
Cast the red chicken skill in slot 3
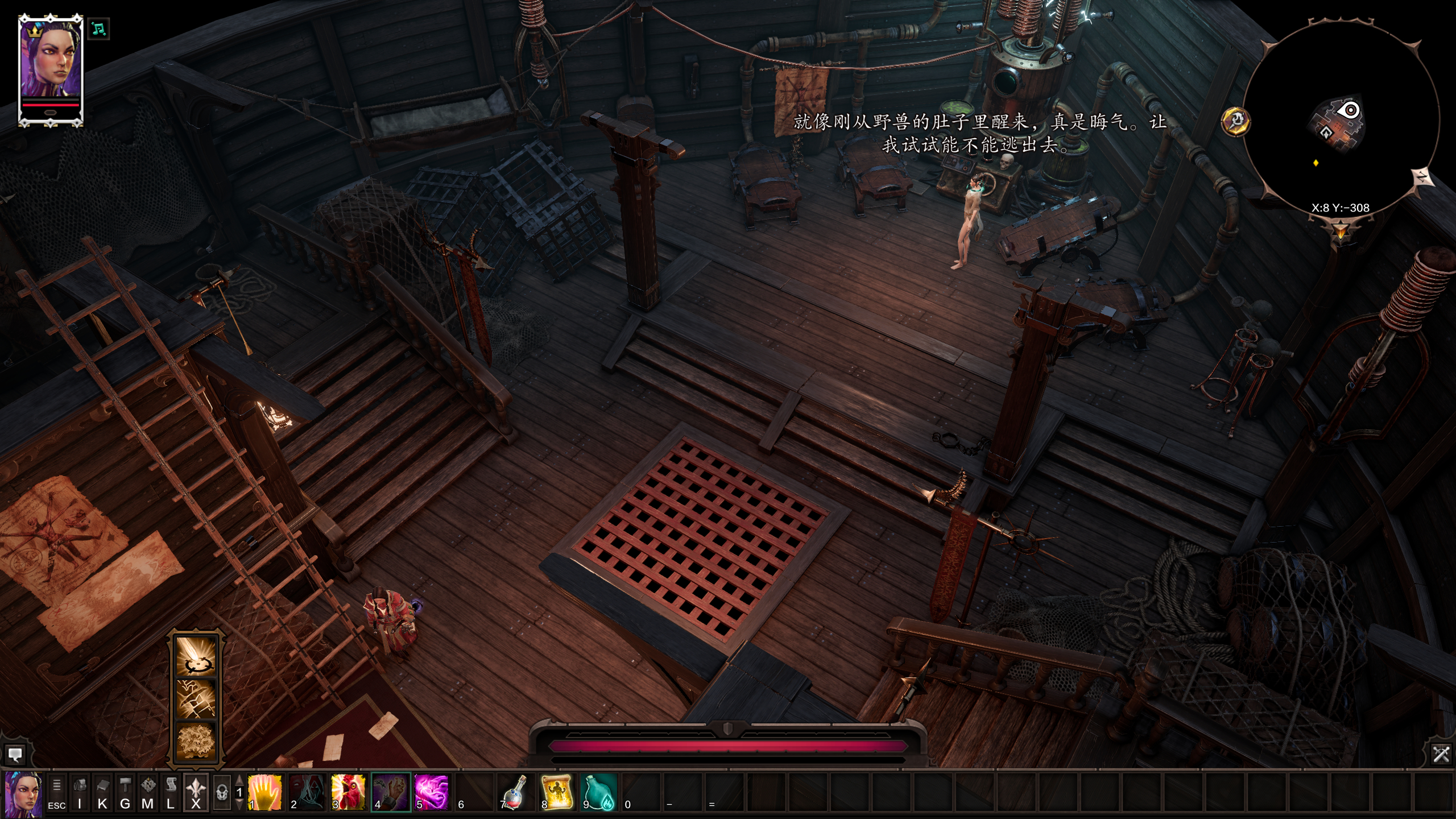coord(348,792)
